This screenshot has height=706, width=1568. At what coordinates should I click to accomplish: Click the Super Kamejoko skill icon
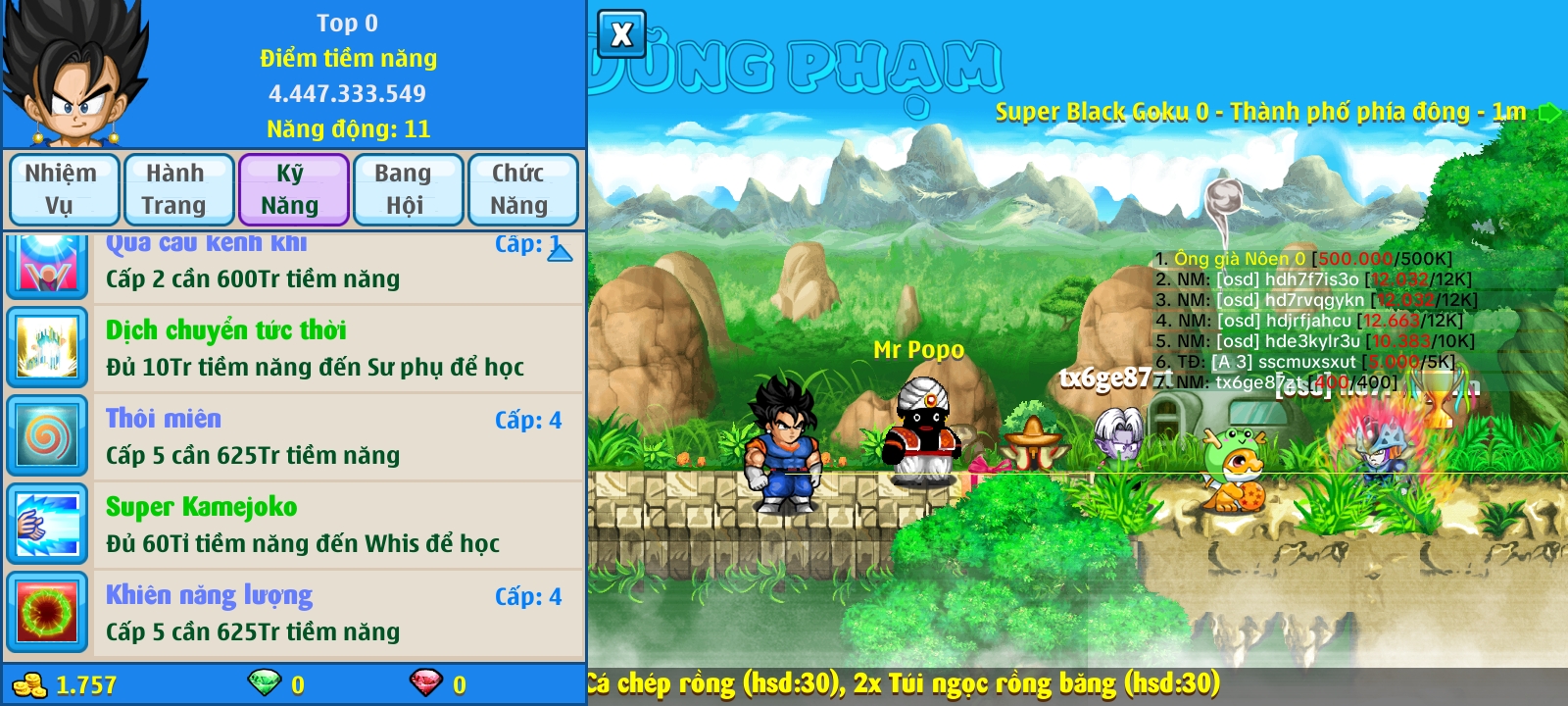point(47,525)
